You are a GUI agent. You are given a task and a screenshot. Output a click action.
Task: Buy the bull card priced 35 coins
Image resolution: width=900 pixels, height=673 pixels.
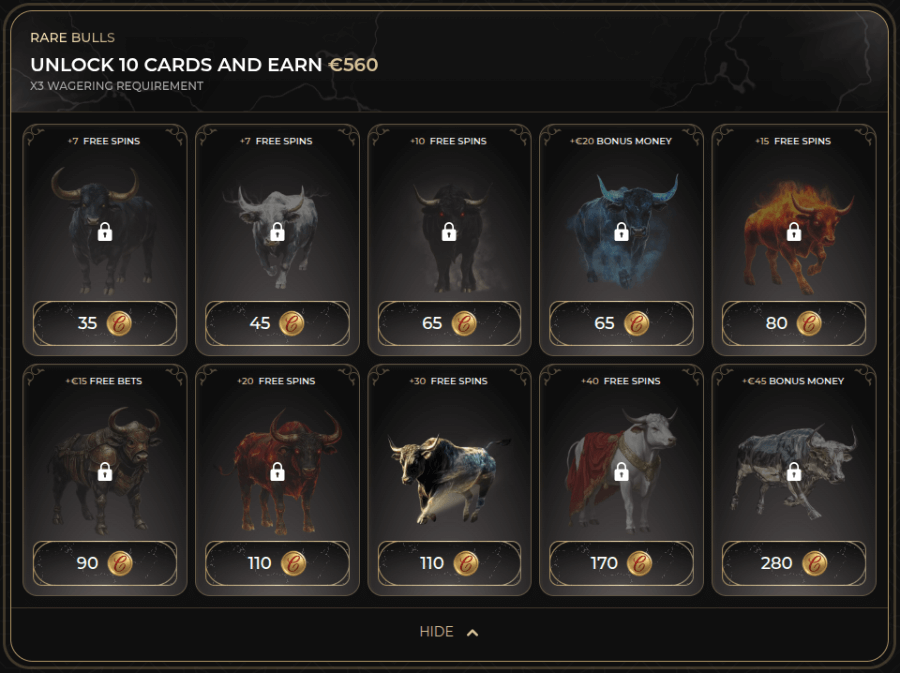(x=105, y=323)
